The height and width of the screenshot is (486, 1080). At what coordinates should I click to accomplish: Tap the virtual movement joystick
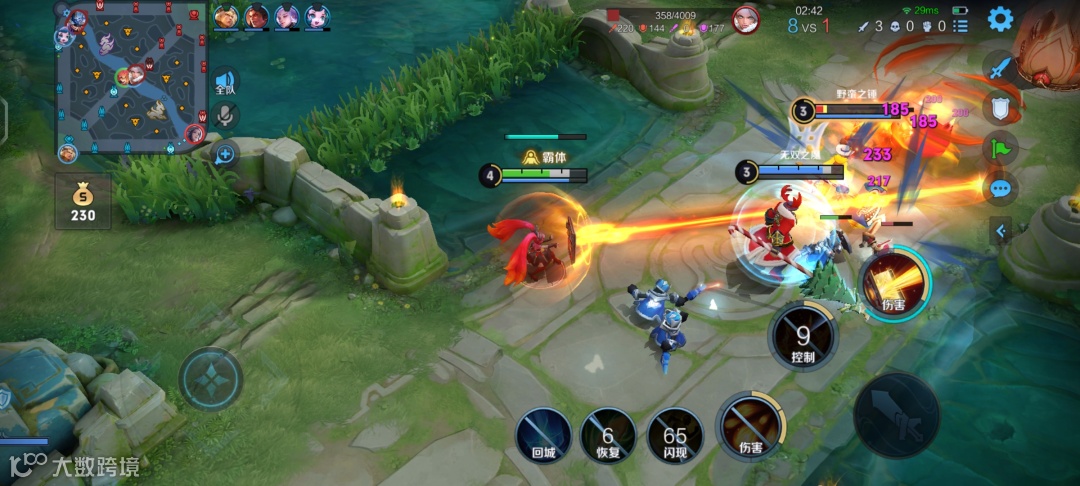click(211, 378)
